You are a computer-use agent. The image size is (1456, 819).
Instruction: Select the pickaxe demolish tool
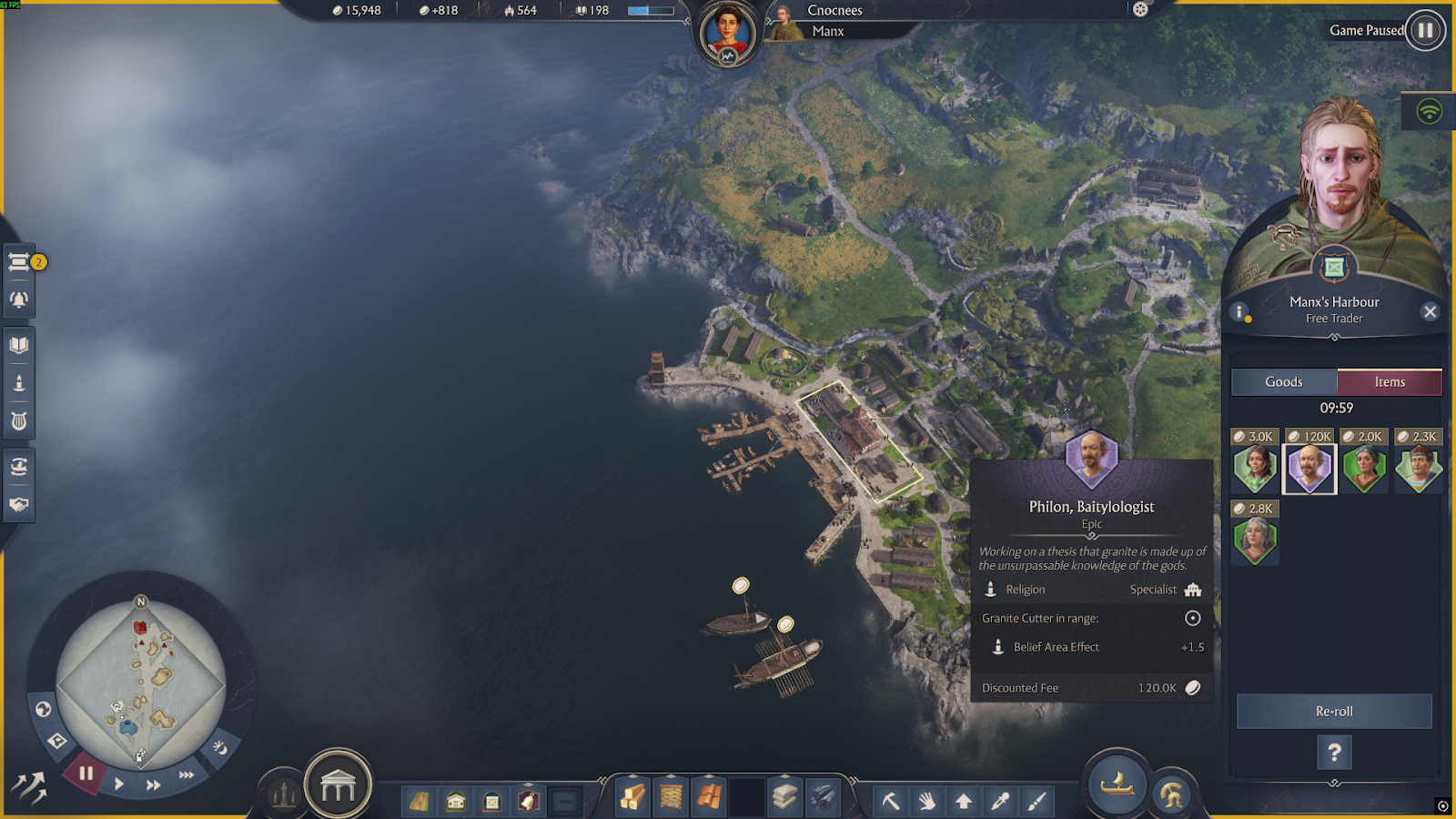click(x=891, y=801)
